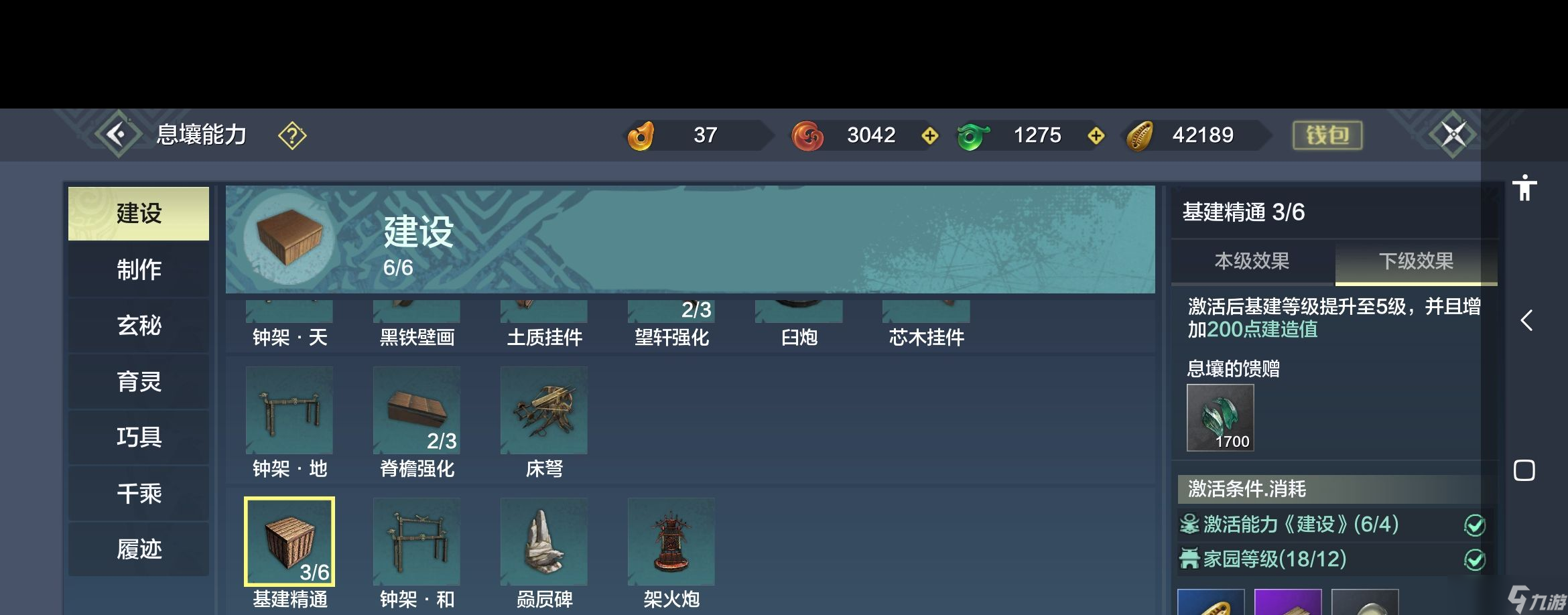Show the 本级效果 tab

(x=1252, y=261)
